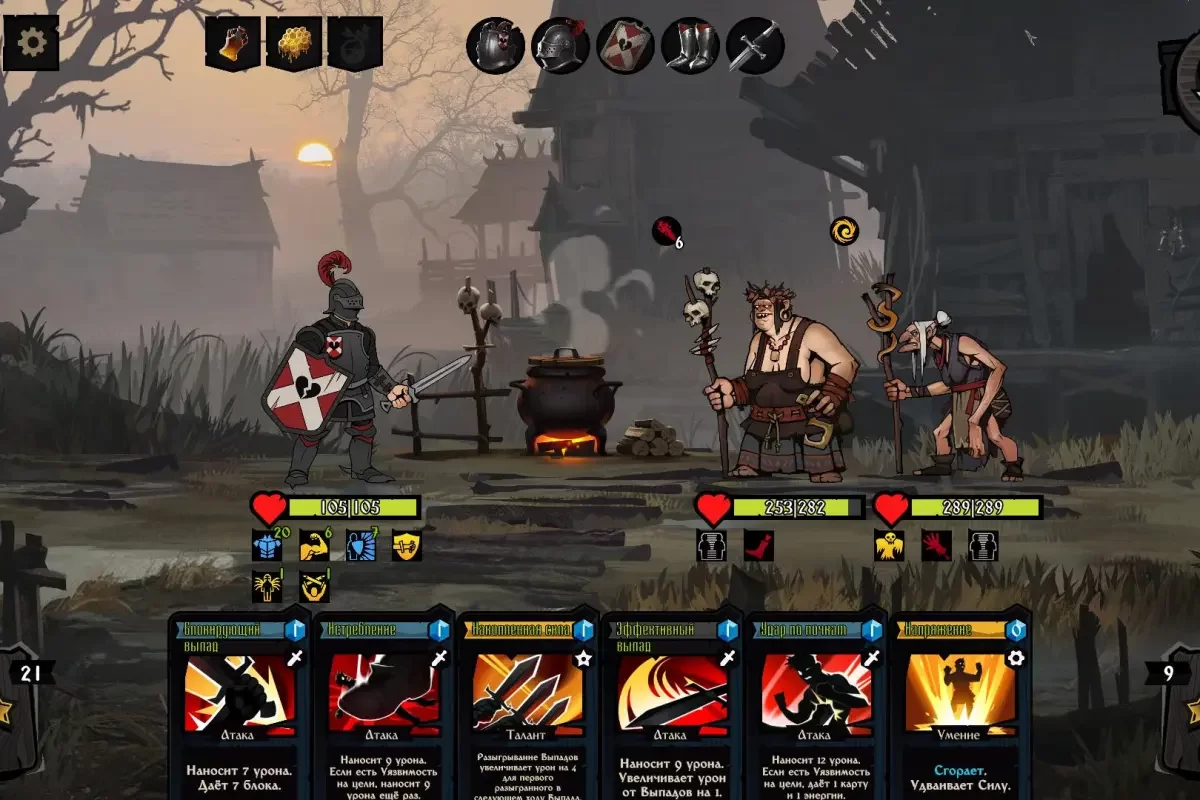Use the honeycomb consumable item

(x=294, y=44)
